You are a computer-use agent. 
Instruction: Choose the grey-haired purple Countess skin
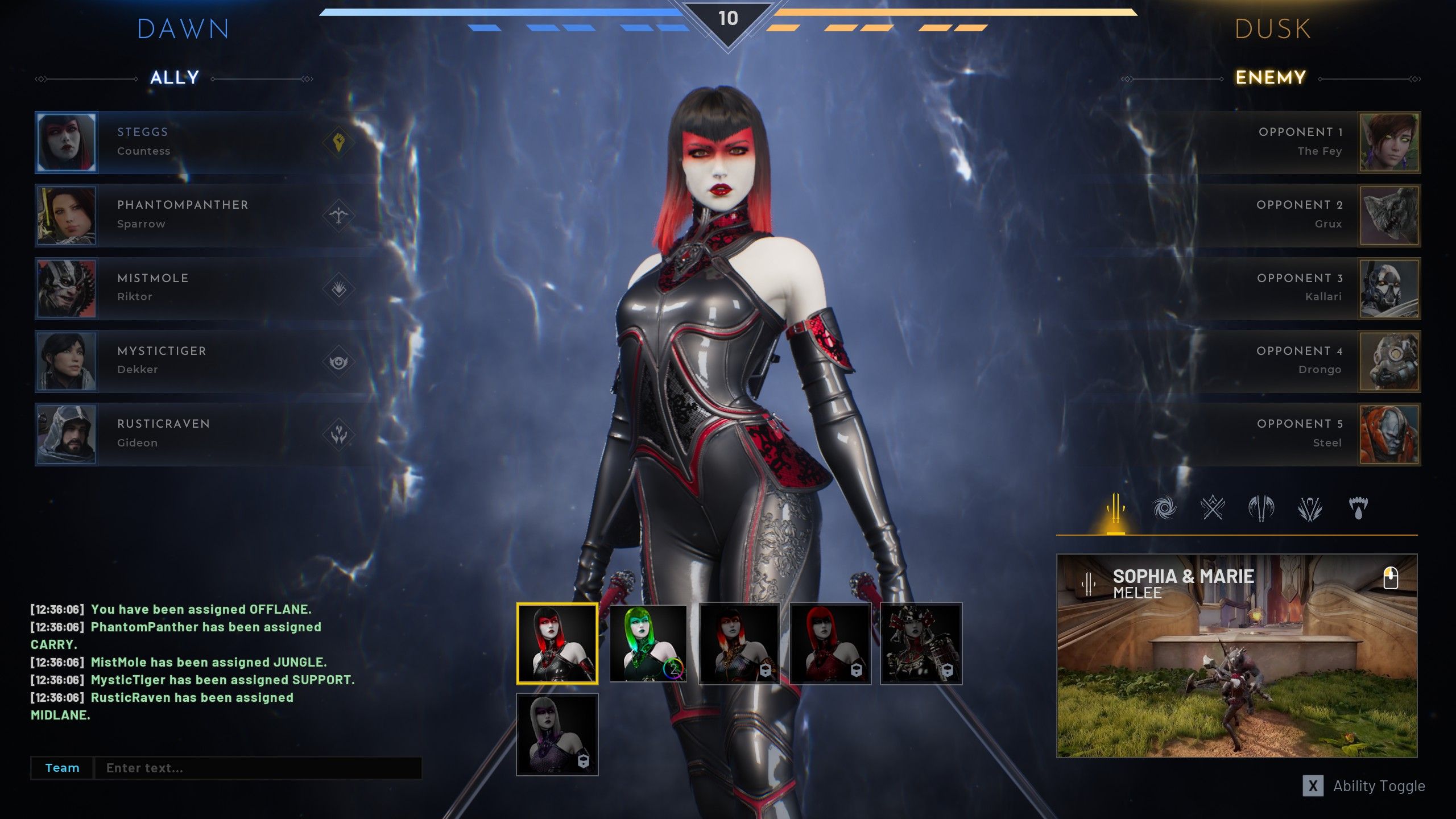tap(557, 734)
